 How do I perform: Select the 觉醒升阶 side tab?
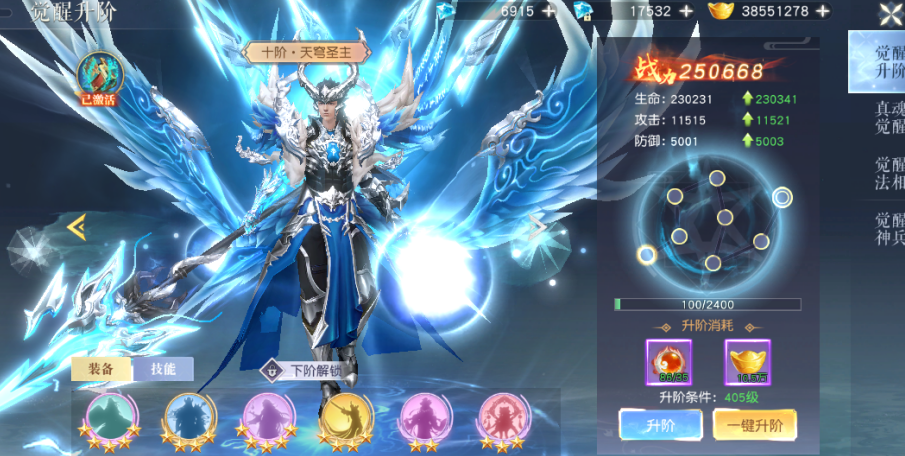tap(885, 62)
